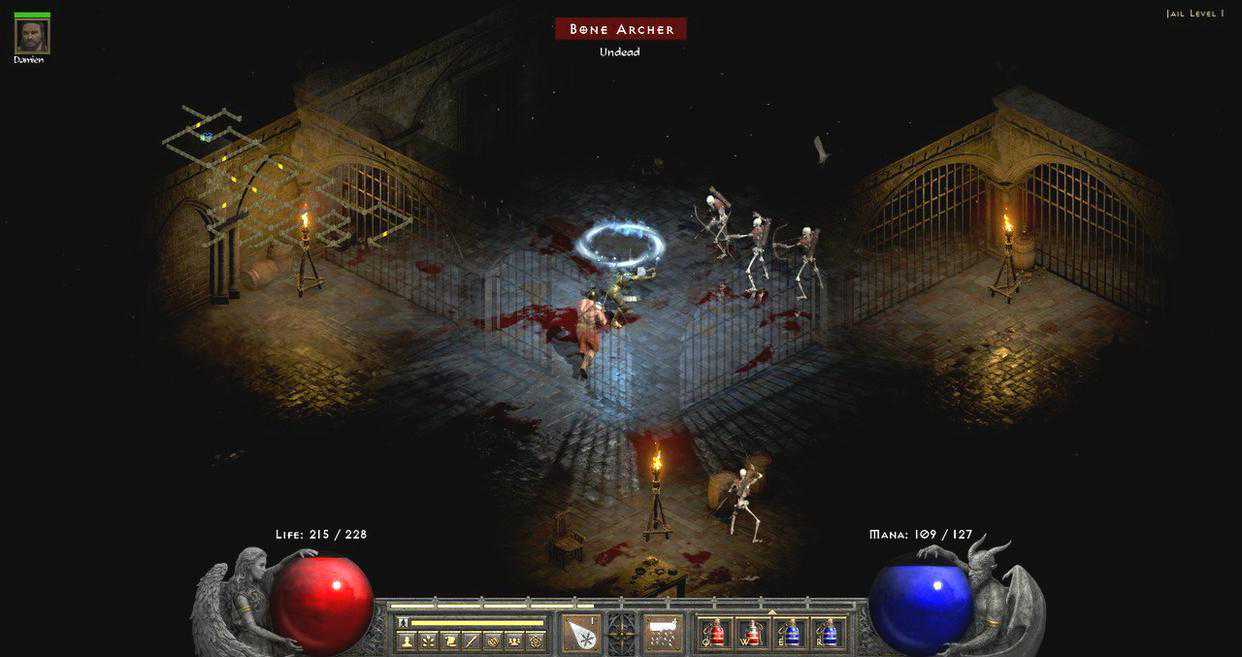The image size is (1242, 657).
Task: Click the starburst mini-panel button
Action: point(428,641)
